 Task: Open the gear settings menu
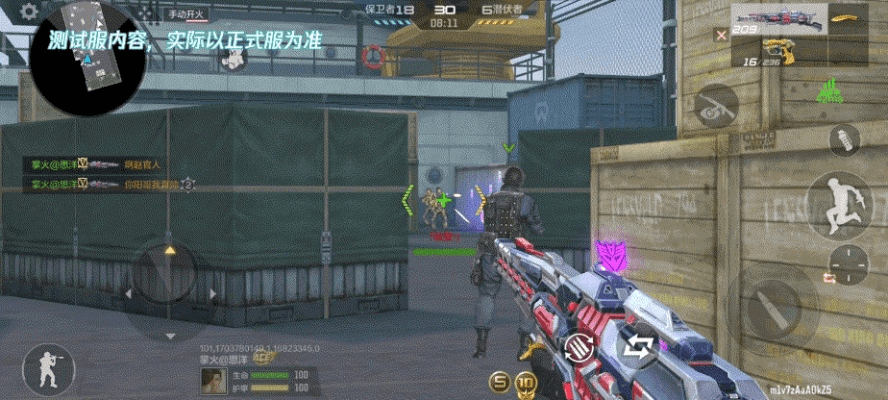pos(29,12)
